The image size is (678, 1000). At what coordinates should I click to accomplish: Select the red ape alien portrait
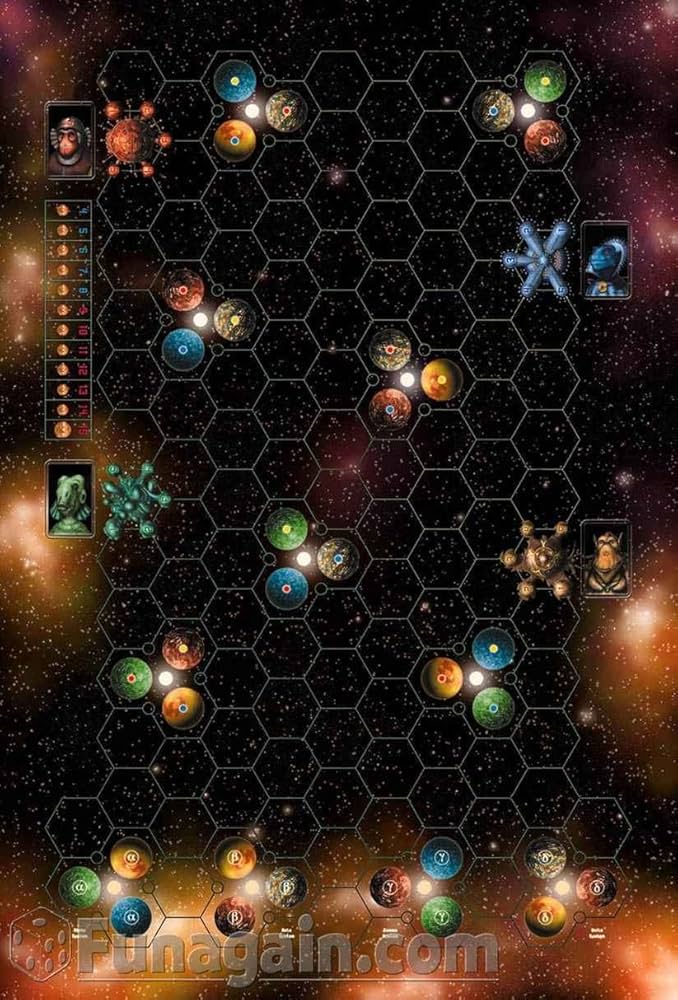69,140
